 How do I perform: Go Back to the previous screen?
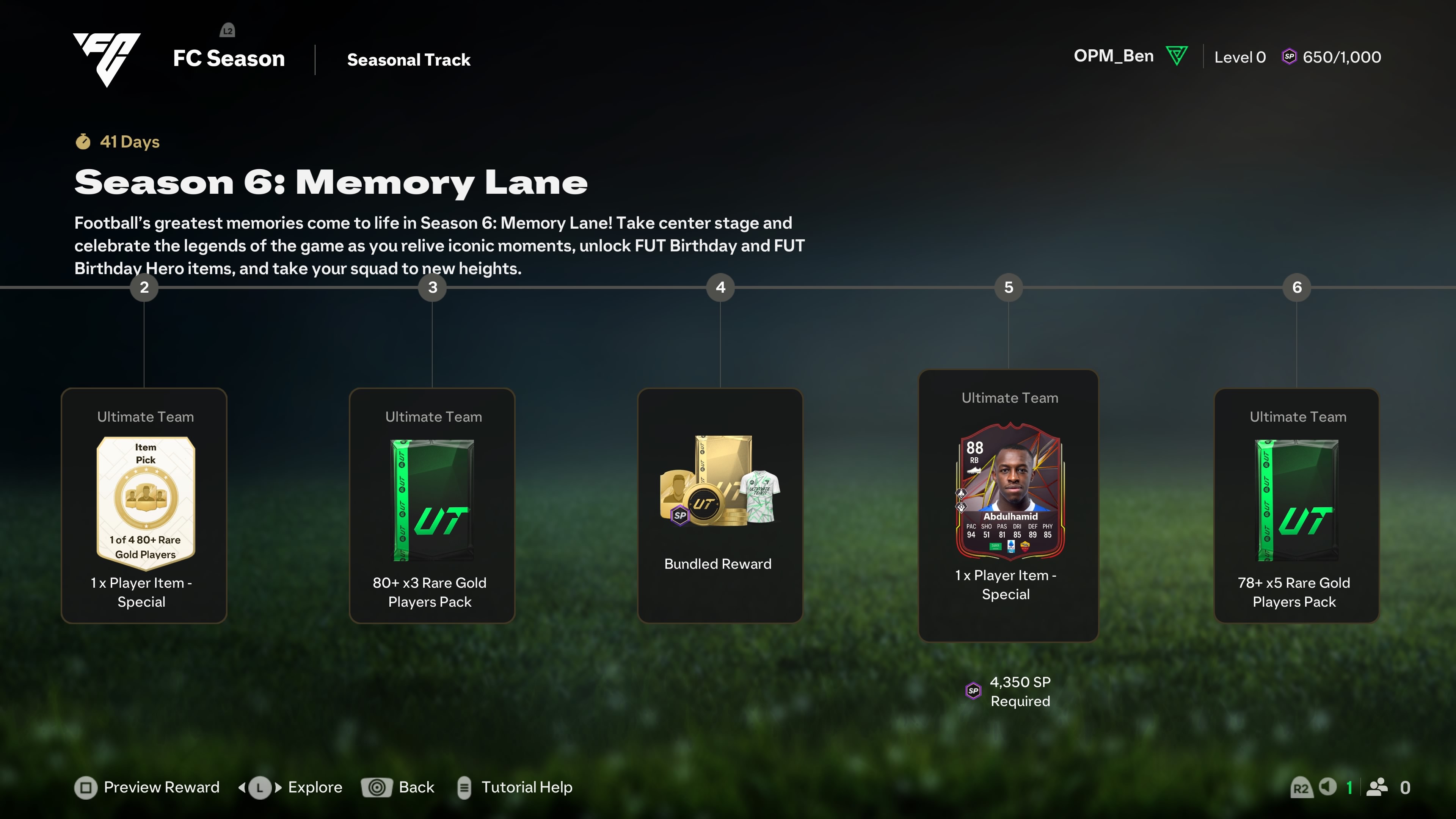point(398,787)
